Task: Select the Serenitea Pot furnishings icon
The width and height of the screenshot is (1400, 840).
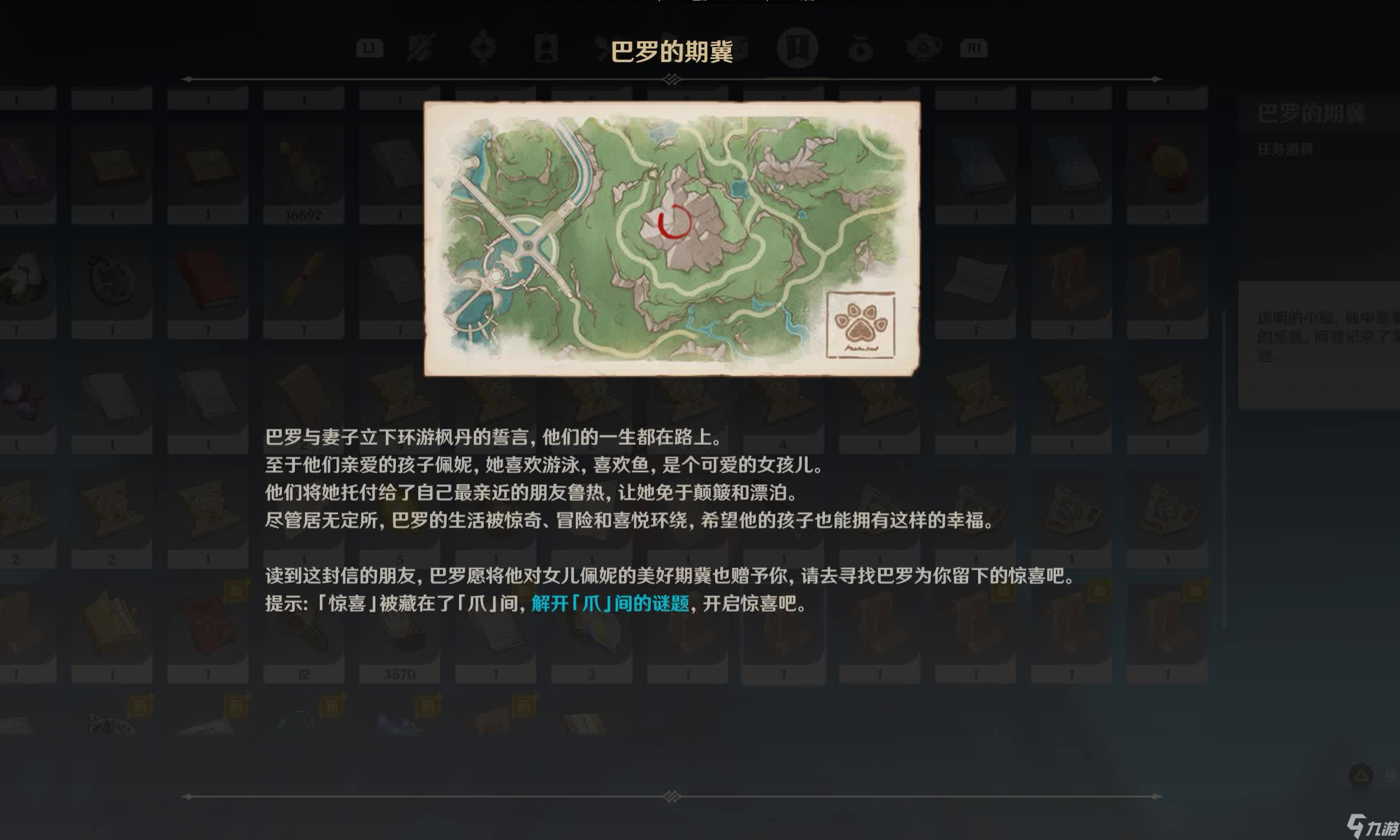Action: click(x=924, y=50)
